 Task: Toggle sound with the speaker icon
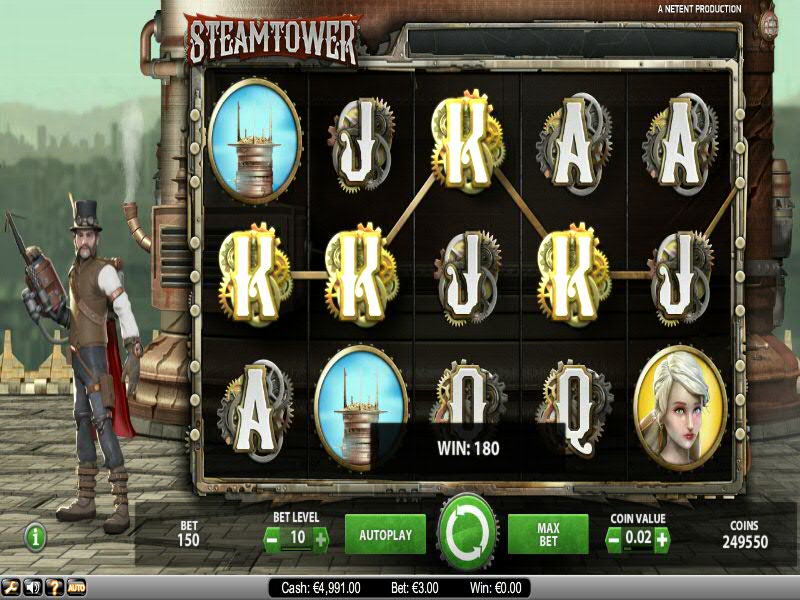pyautogui.click(x=32, y=588)
